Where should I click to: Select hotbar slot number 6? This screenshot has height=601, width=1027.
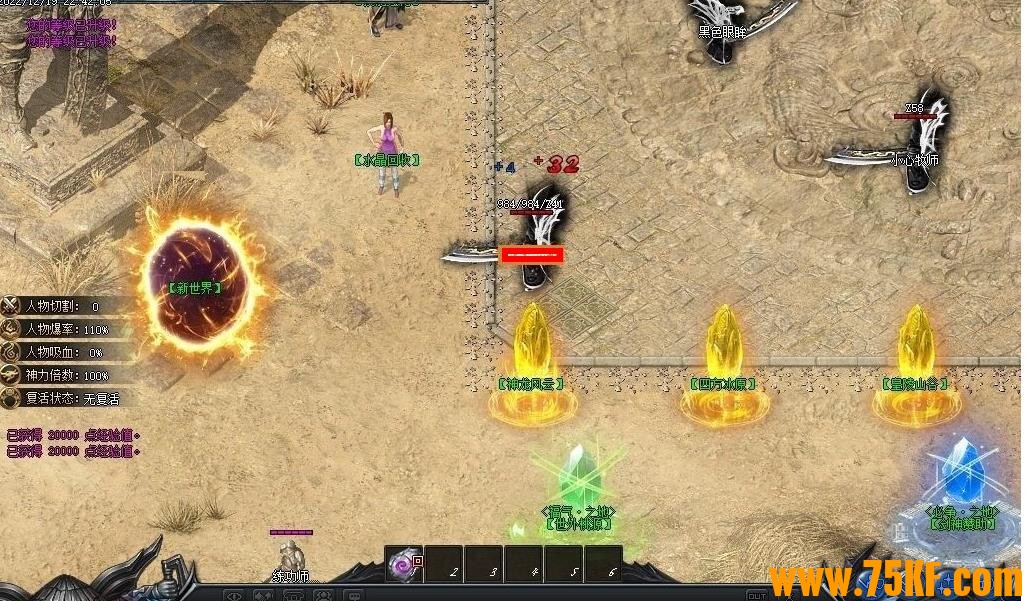[603, 564]
